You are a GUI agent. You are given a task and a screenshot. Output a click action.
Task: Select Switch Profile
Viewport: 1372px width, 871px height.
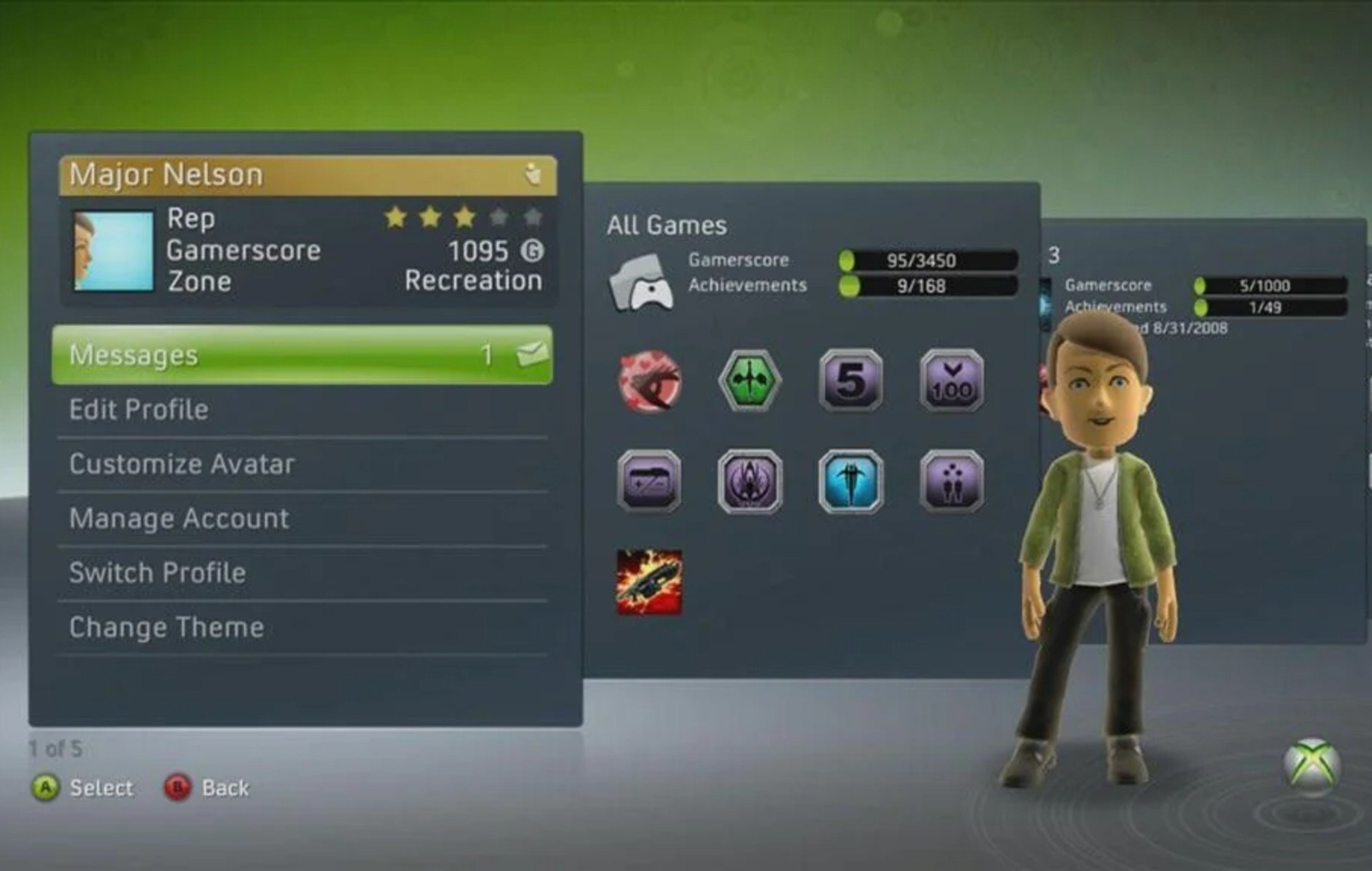pyautogui.click(x=302, y=573)
